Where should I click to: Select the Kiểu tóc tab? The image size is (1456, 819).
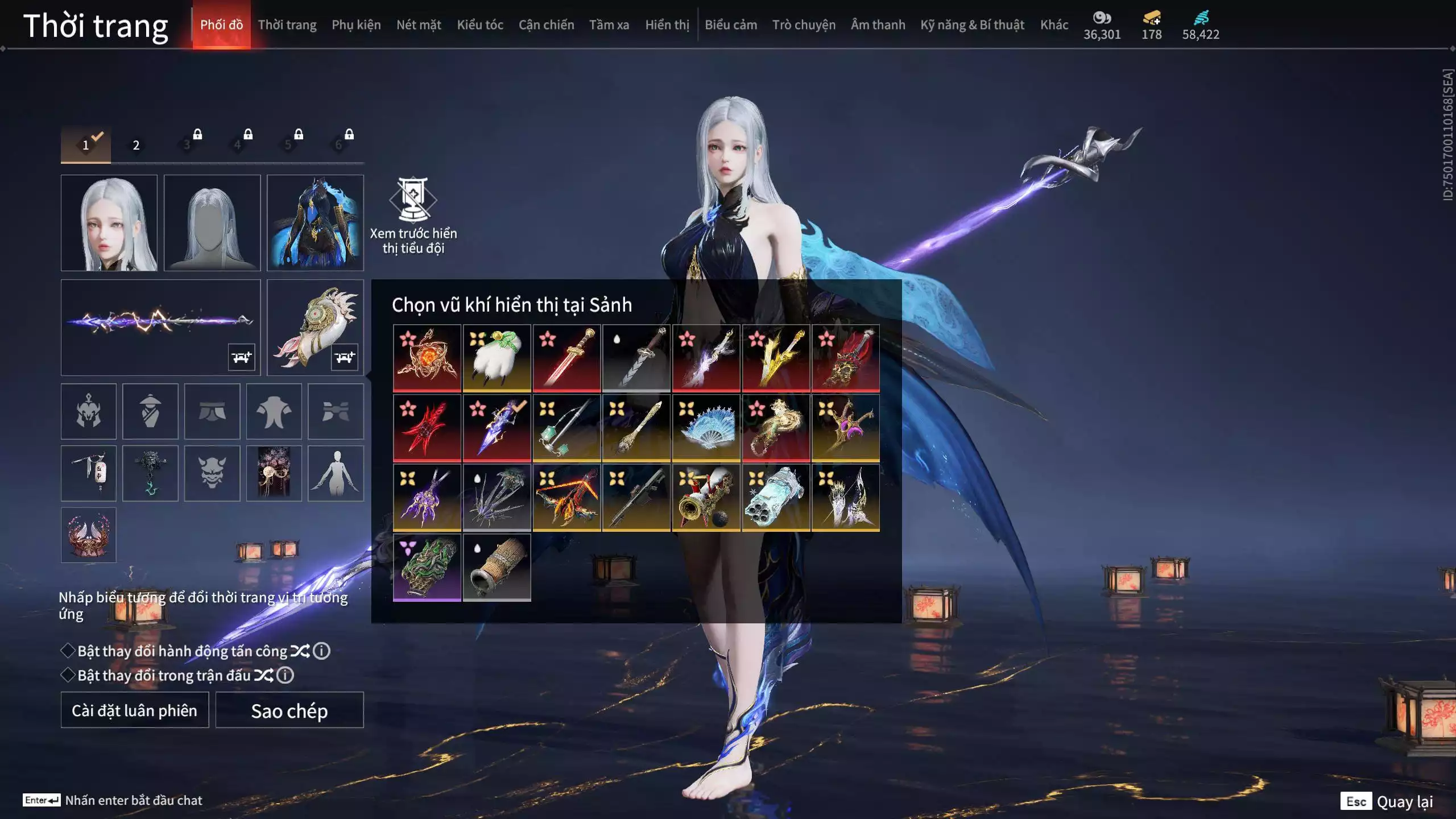pyautogui.click(x=479, y=25)
